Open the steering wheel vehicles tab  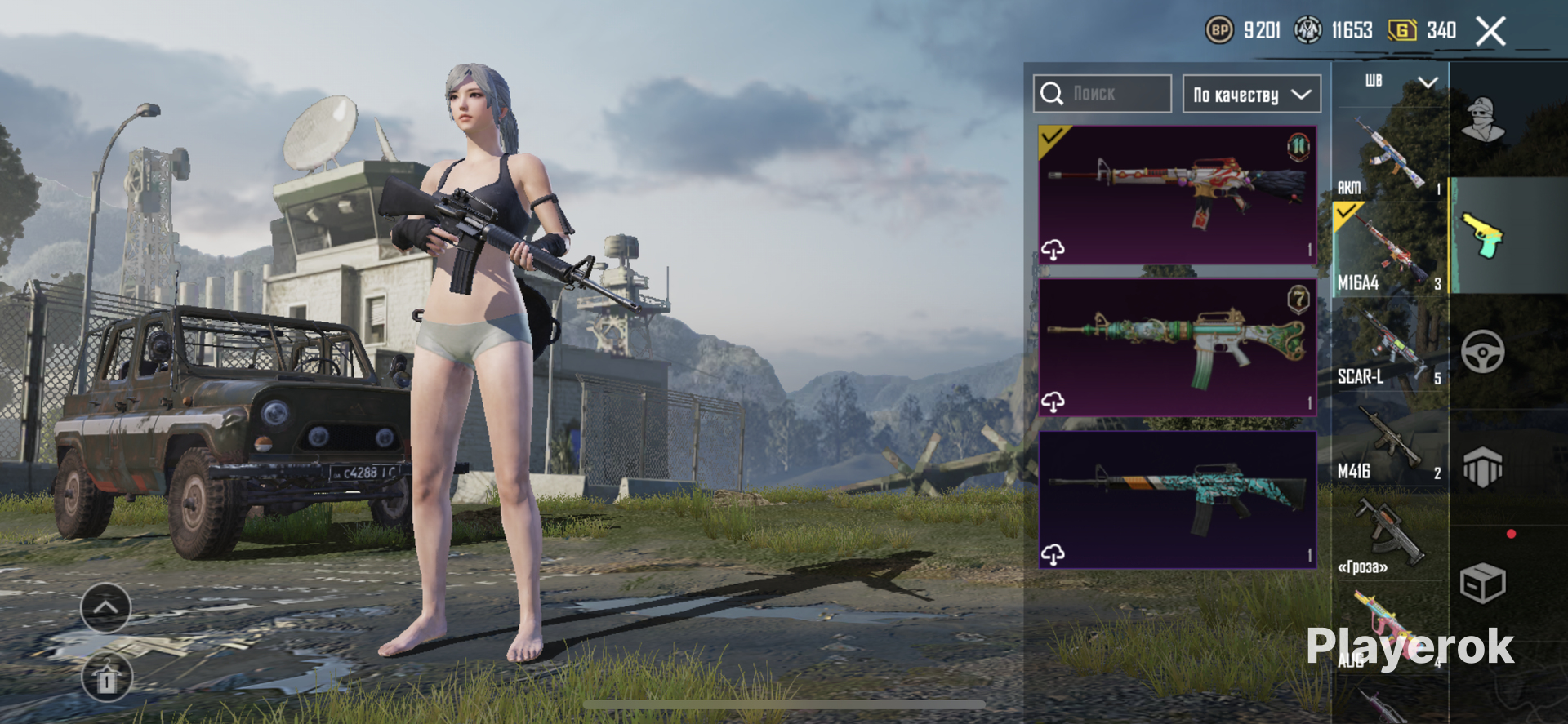pos(1482,352)
